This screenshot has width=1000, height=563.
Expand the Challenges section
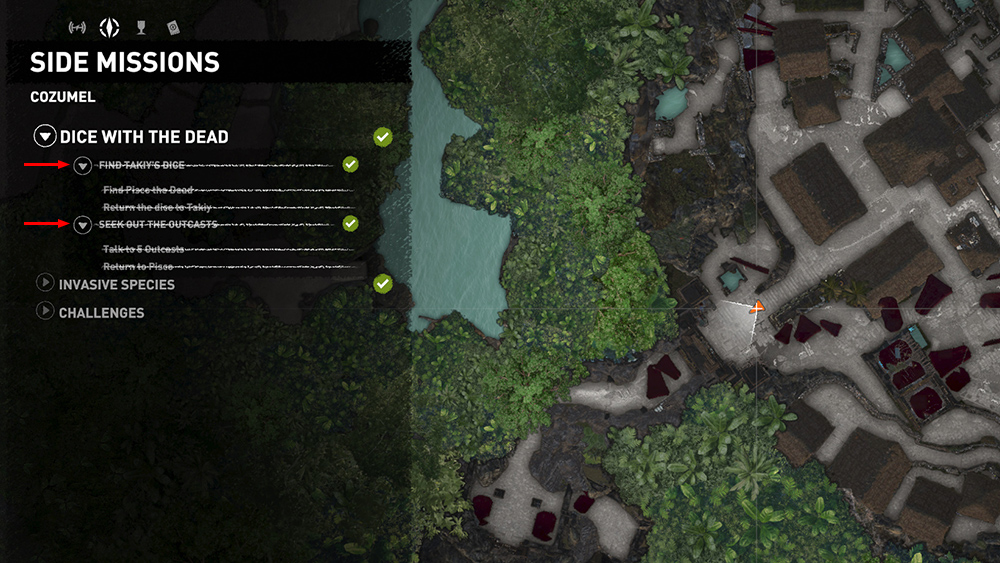pyautogui.click(x=45, y=312)
